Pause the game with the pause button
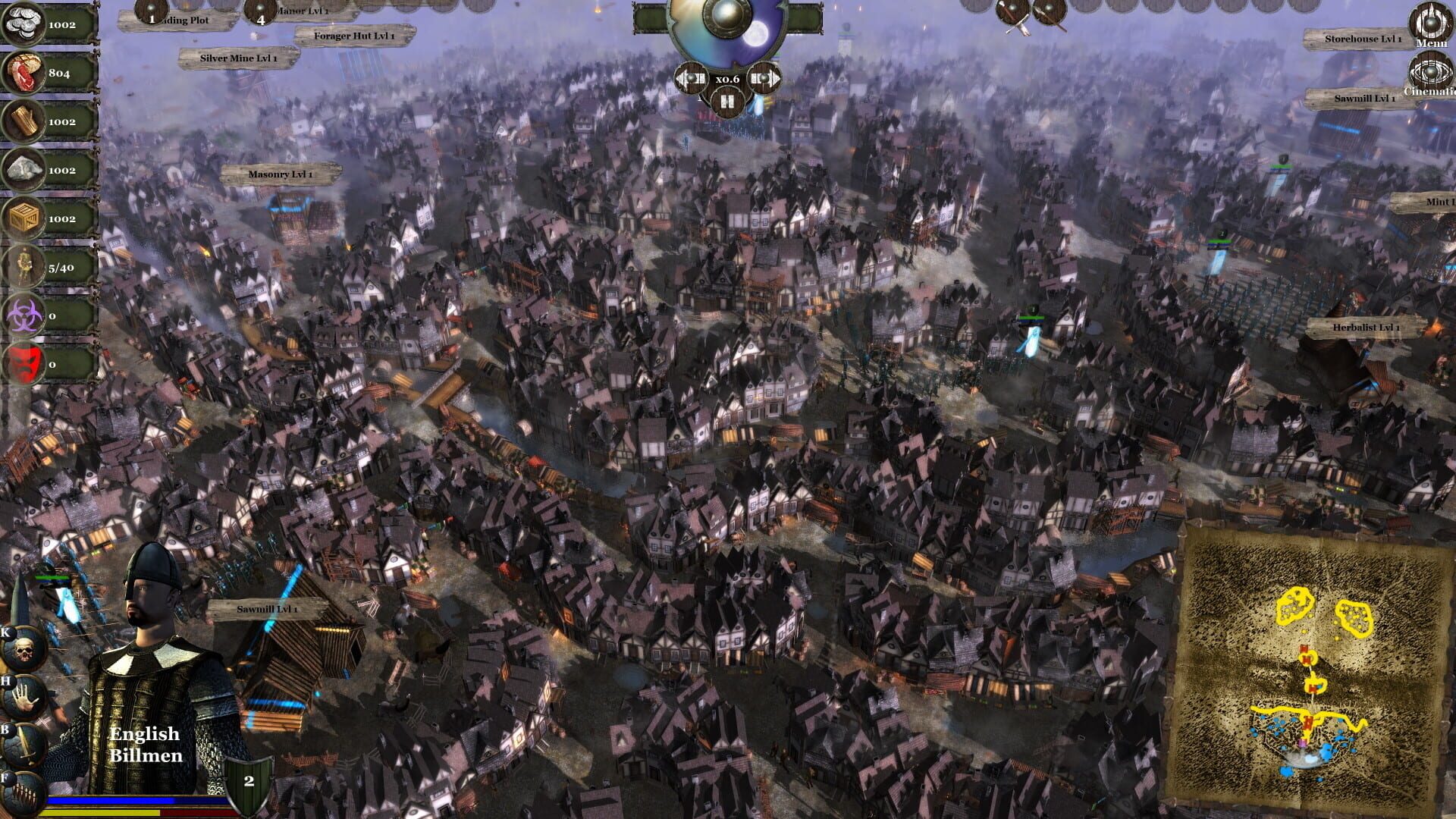The image size is (1456, 819). click(x=726, y=102)
